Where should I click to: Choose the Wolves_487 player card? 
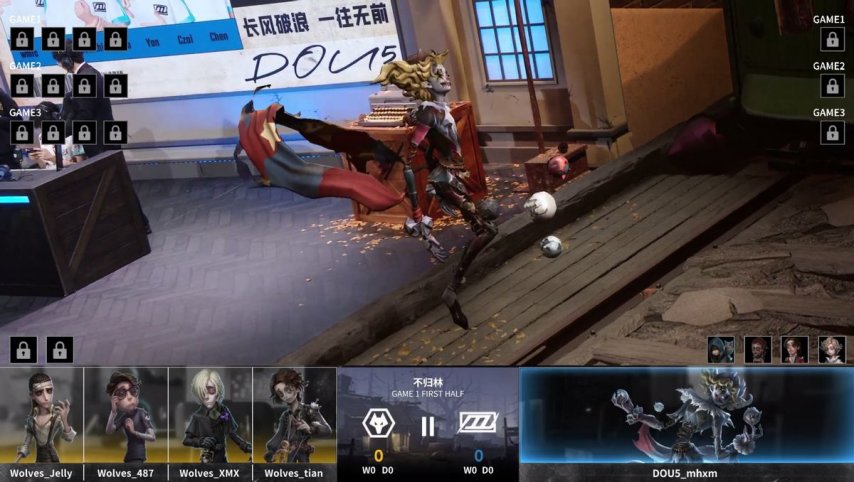(x=126, y=416)
